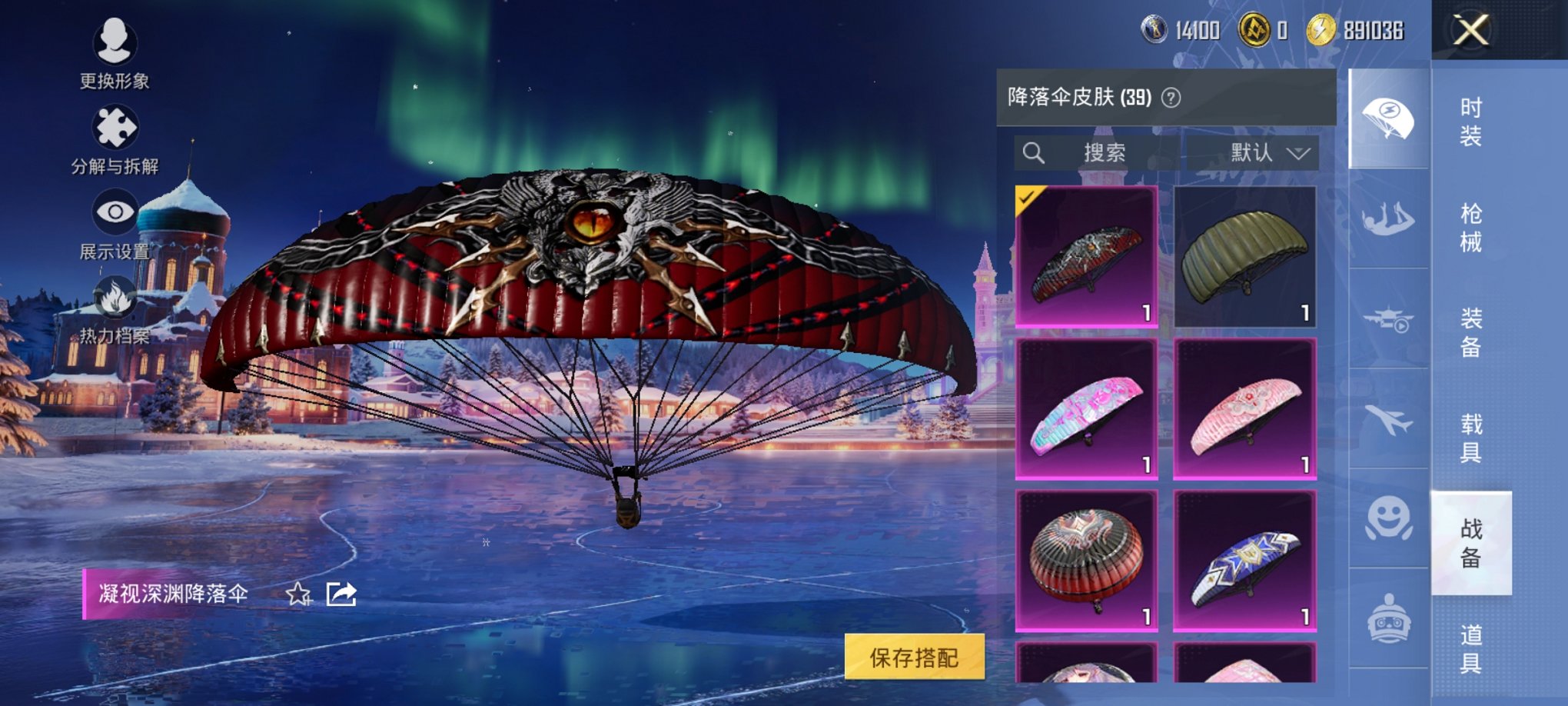Open the 默认 sorting dropdown
1568x706 pixels.
(1268, 152)
